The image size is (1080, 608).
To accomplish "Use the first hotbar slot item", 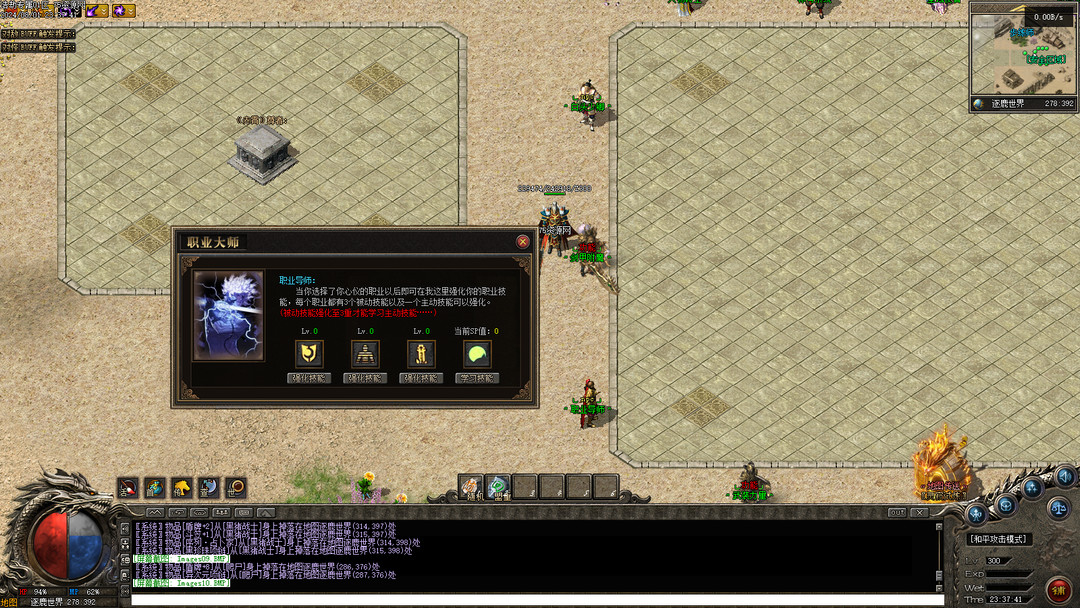I will pos(471,487).
